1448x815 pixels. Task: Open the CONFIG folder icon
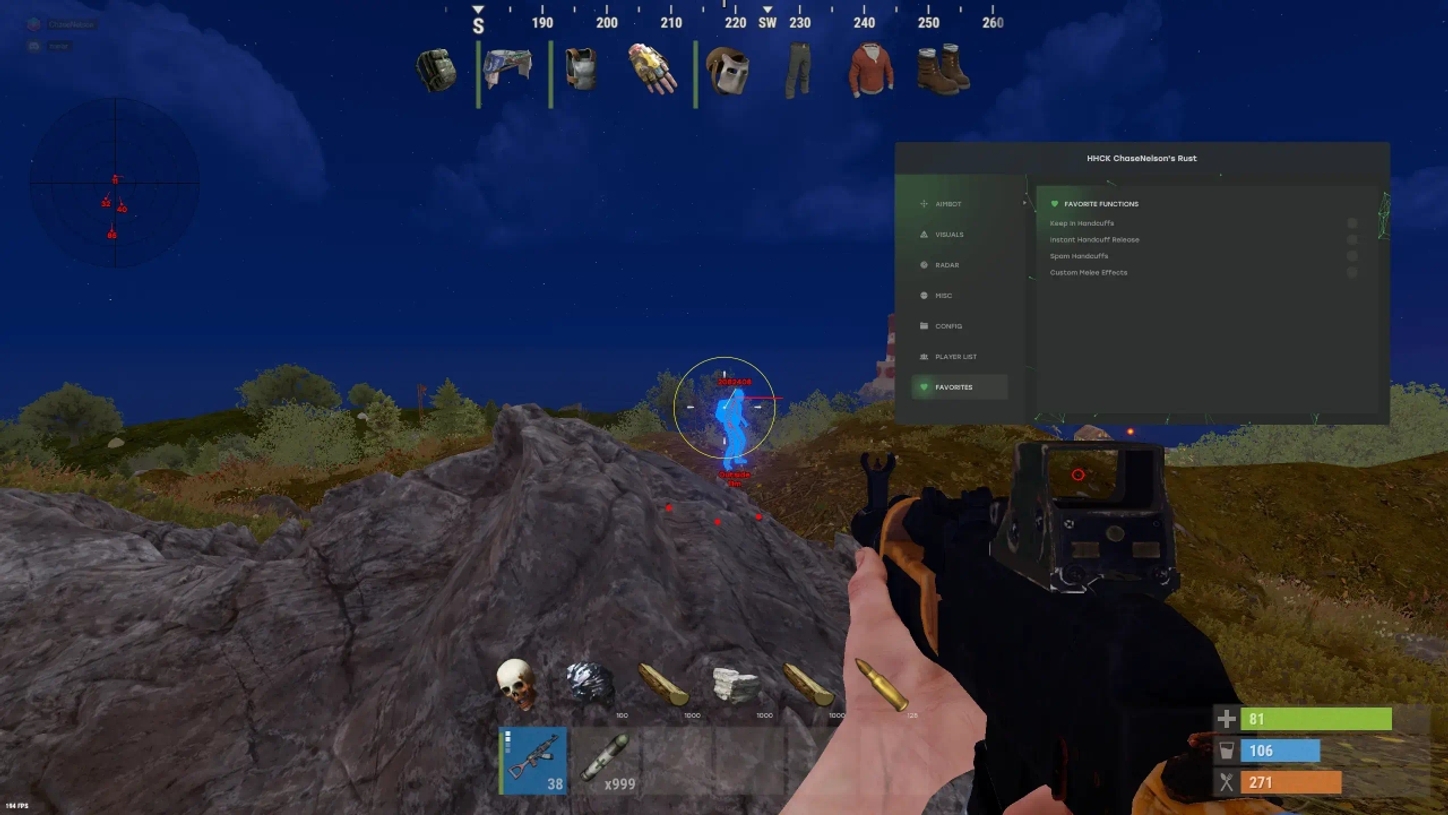point(922,326)
